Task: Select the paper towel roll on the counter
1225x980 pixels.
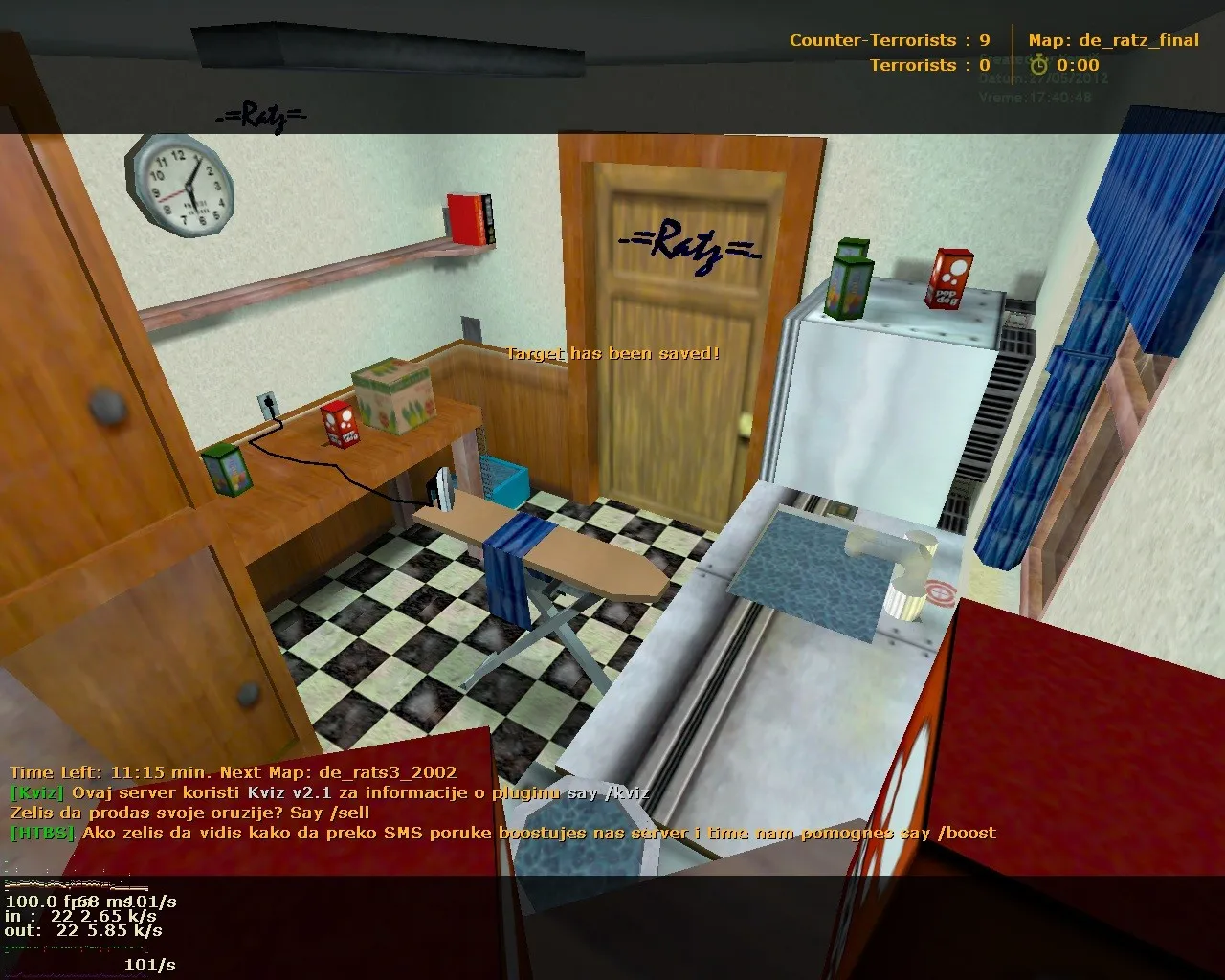Action: [911, 575]
